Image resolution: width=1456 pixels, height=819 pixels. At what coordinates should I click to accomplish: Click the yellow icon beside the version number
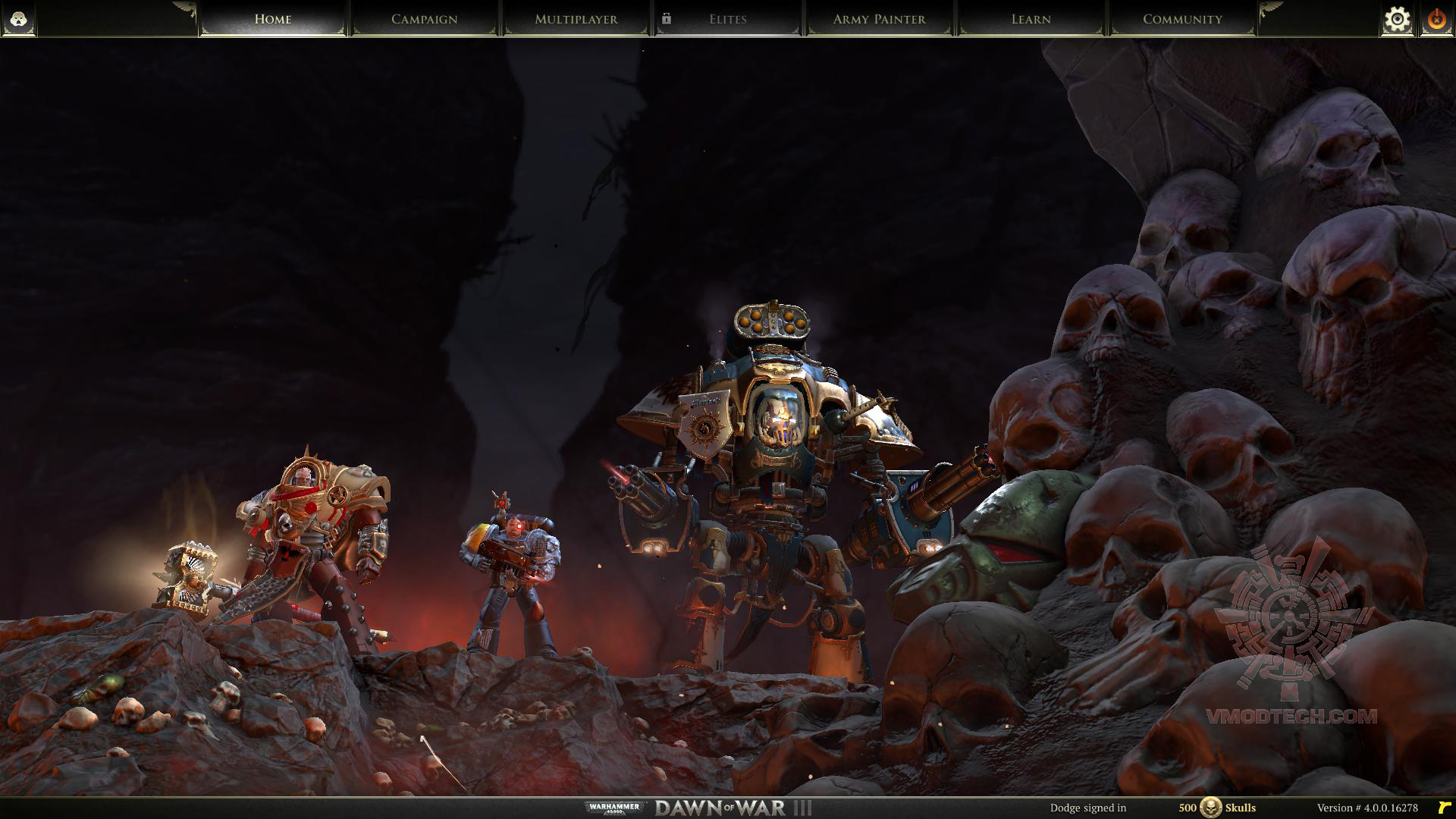pos(1443,808)
